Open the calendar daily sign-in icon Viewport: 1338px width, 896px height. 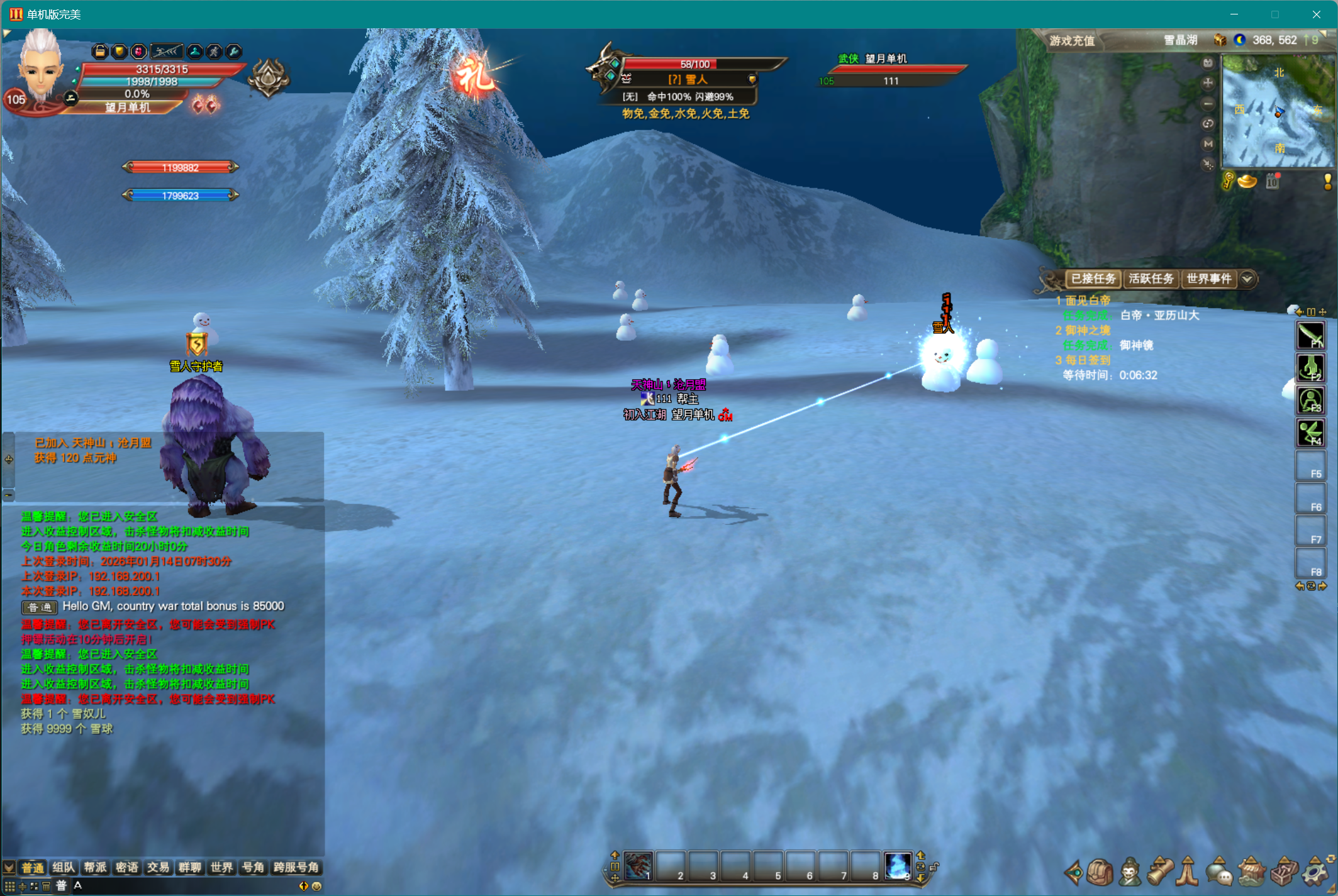1273,182
